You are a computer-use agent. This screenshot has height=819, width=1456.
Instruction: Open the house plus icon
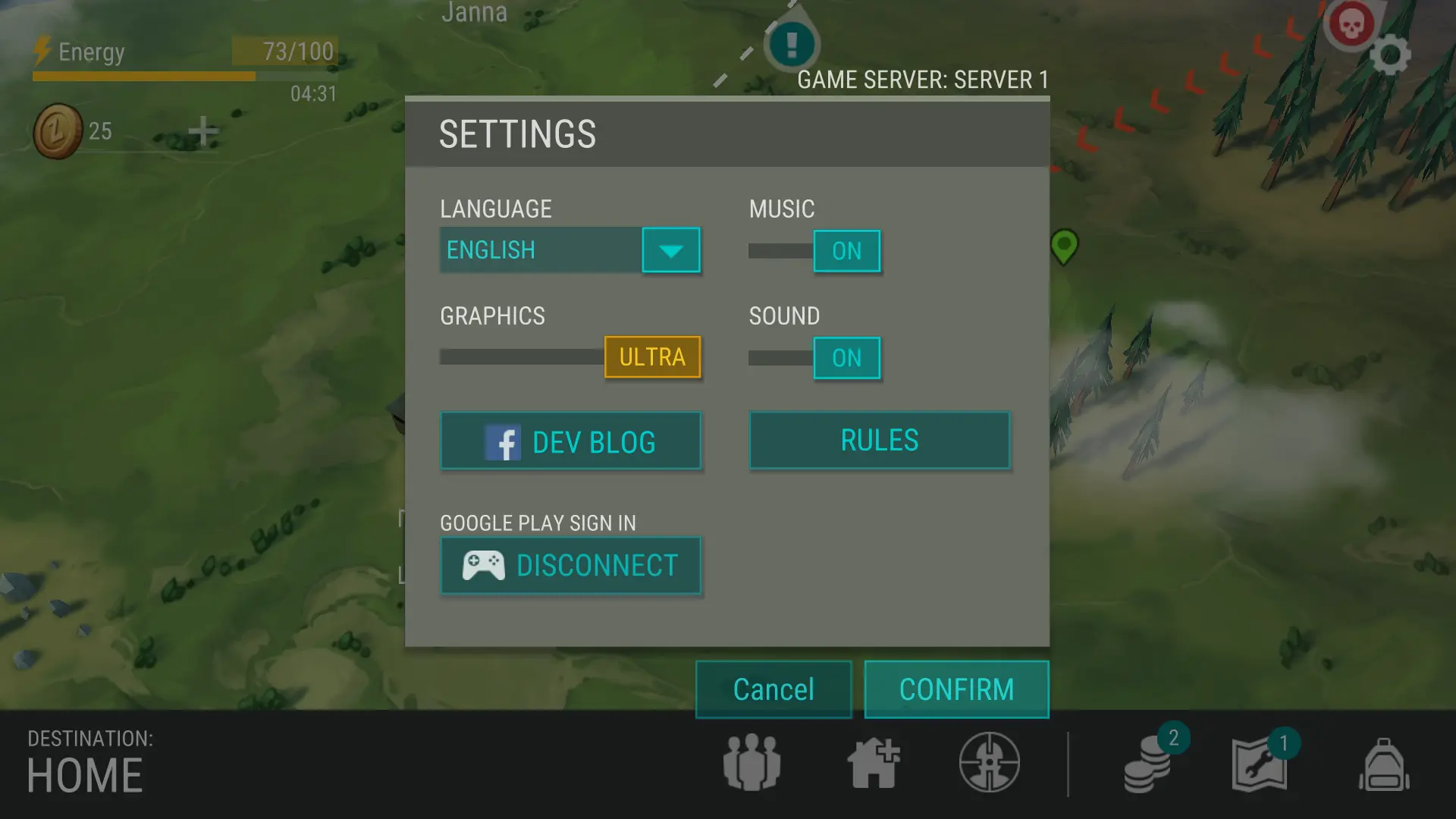pos(873,763)
